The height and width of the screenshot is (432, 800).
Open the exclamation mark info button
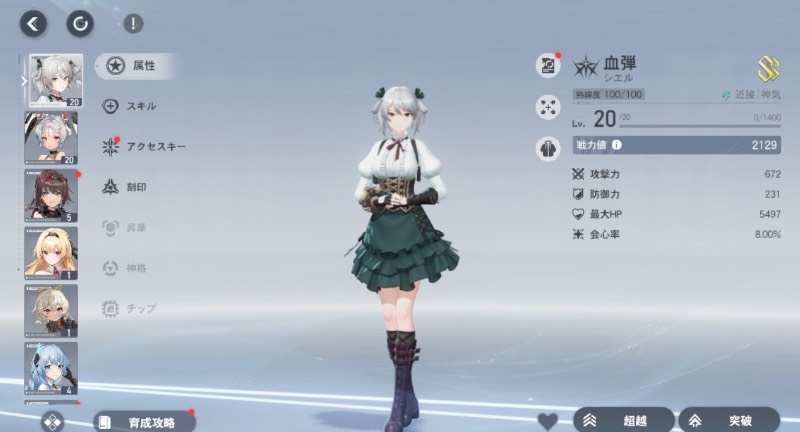132,23
